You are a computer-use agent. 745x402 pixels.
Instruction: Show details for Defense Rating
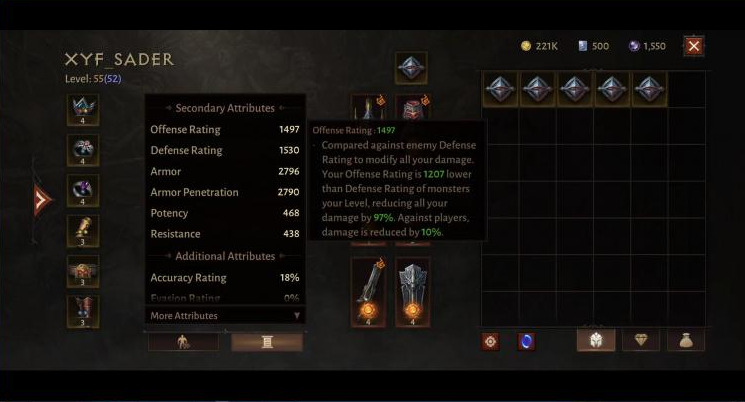click(x=224, y=151)
